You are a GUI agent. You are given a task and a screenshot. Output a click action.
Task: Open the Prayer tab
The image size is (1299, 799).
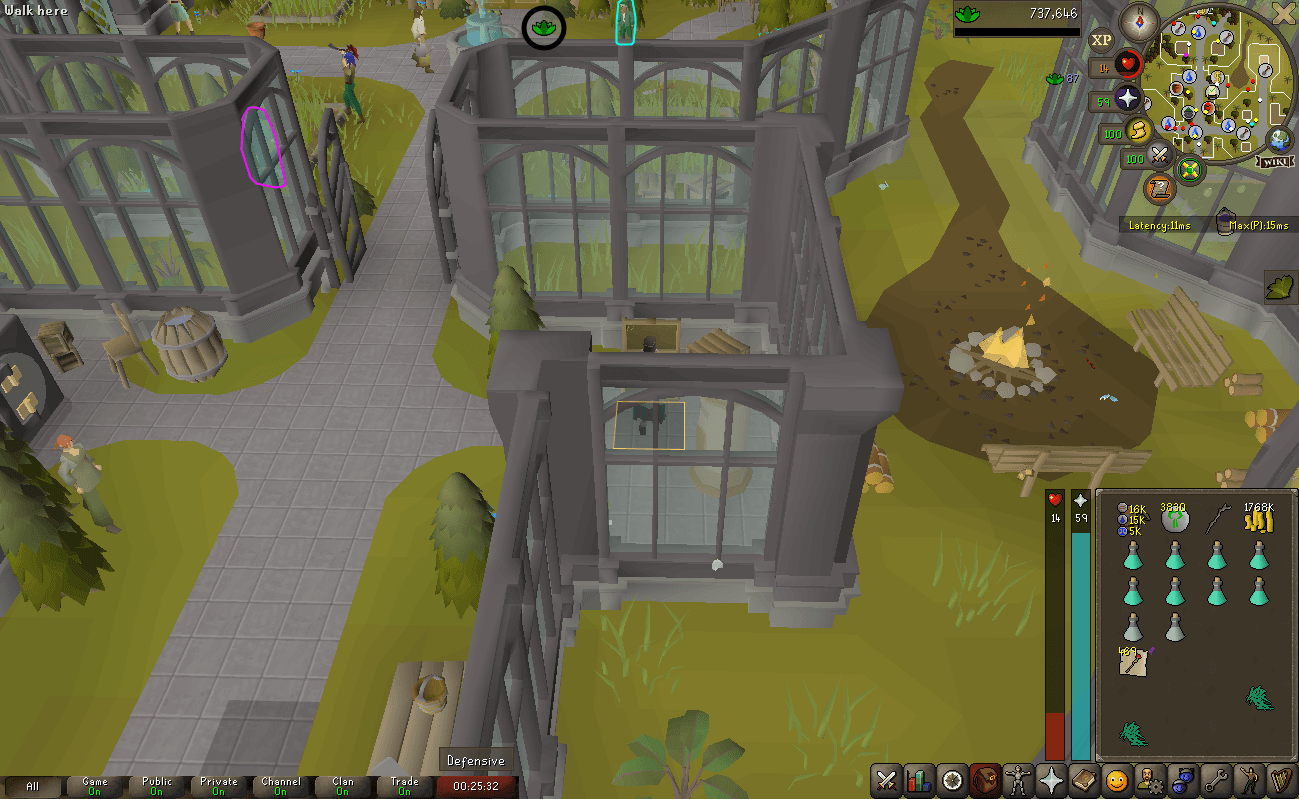tap(1050, 780)
